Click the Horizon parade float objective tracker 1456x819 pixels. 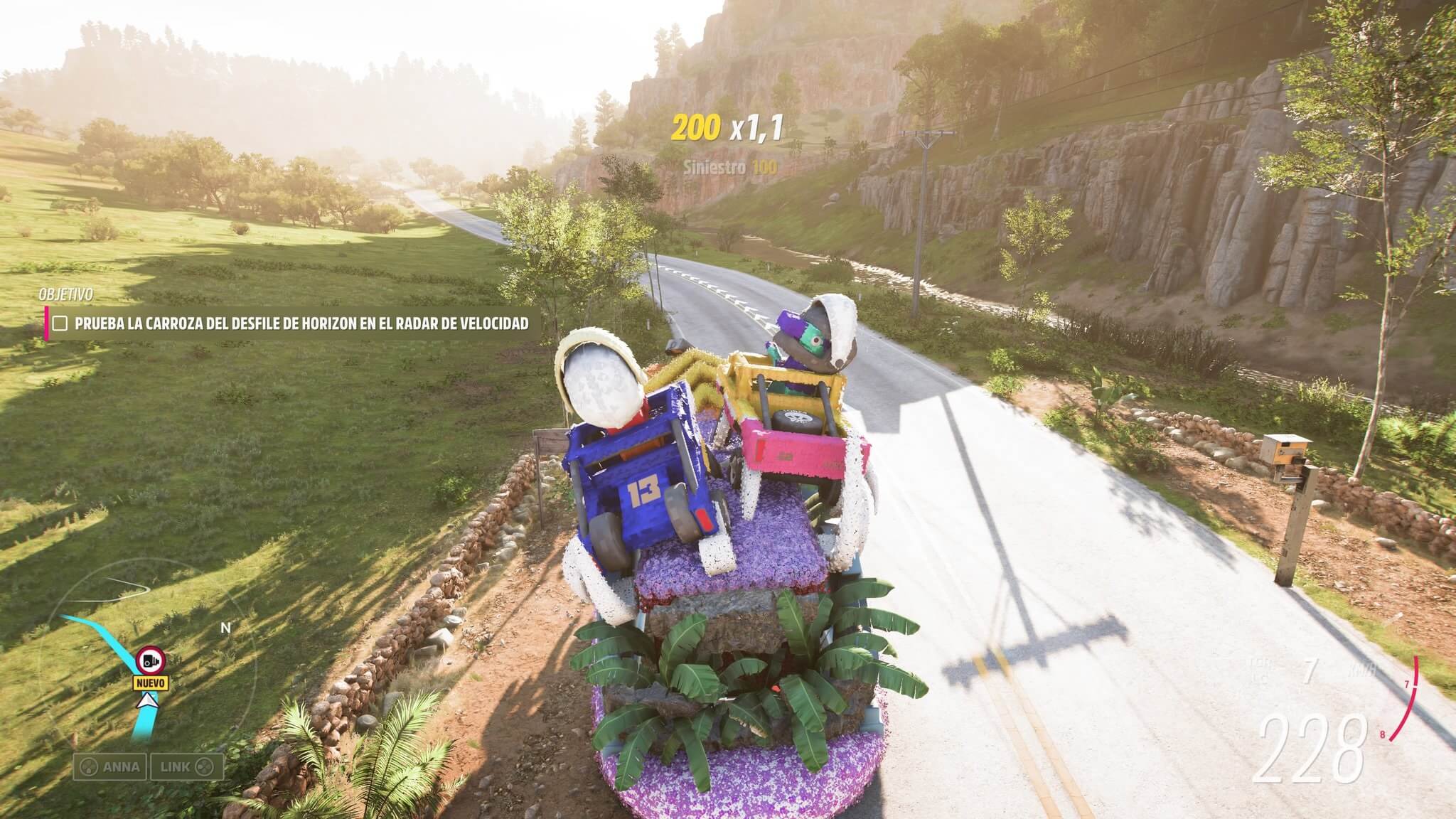[x=301, y=323]
